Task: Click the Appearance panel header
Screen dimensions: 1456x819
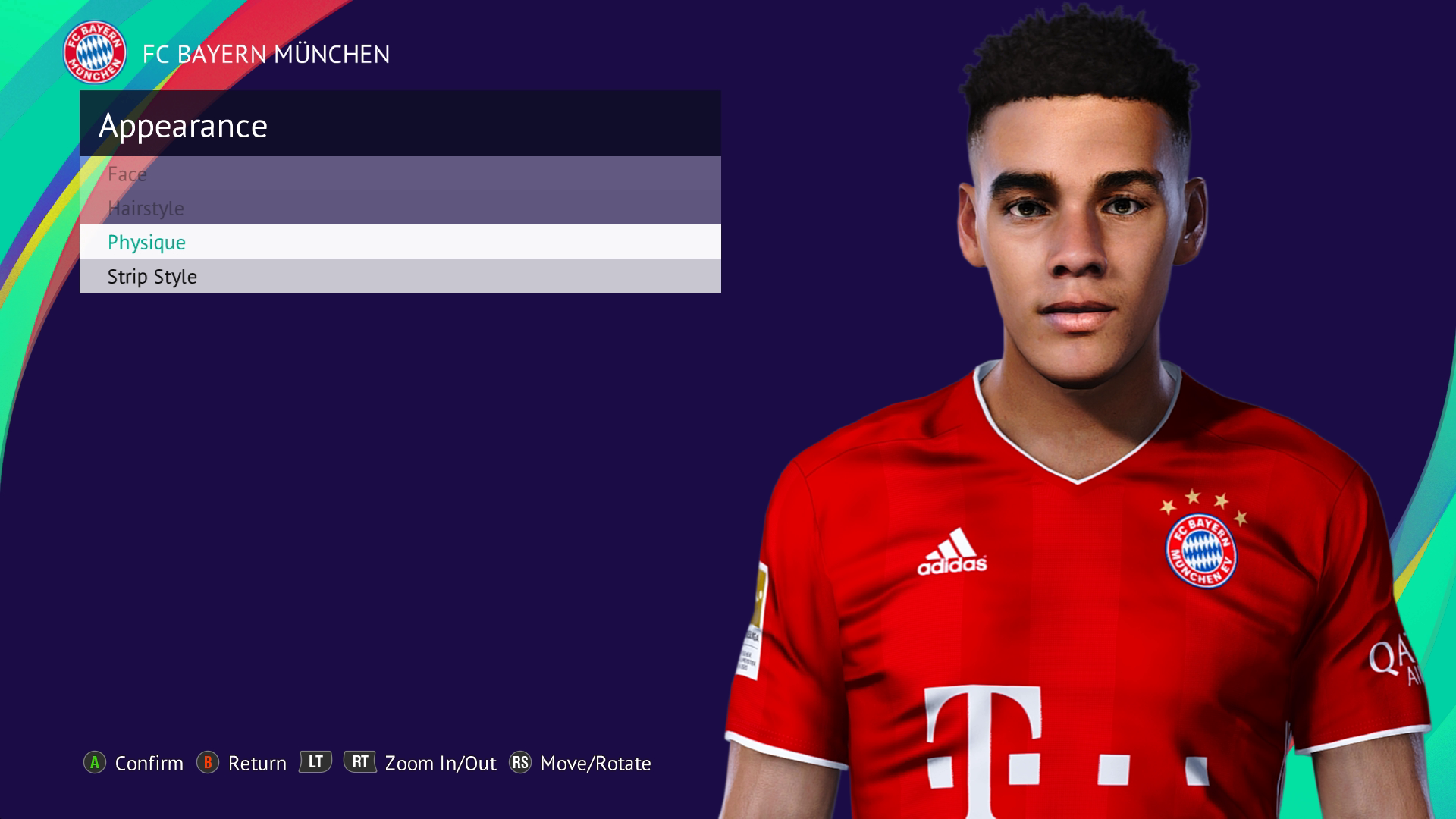Action: click(185, 124)
